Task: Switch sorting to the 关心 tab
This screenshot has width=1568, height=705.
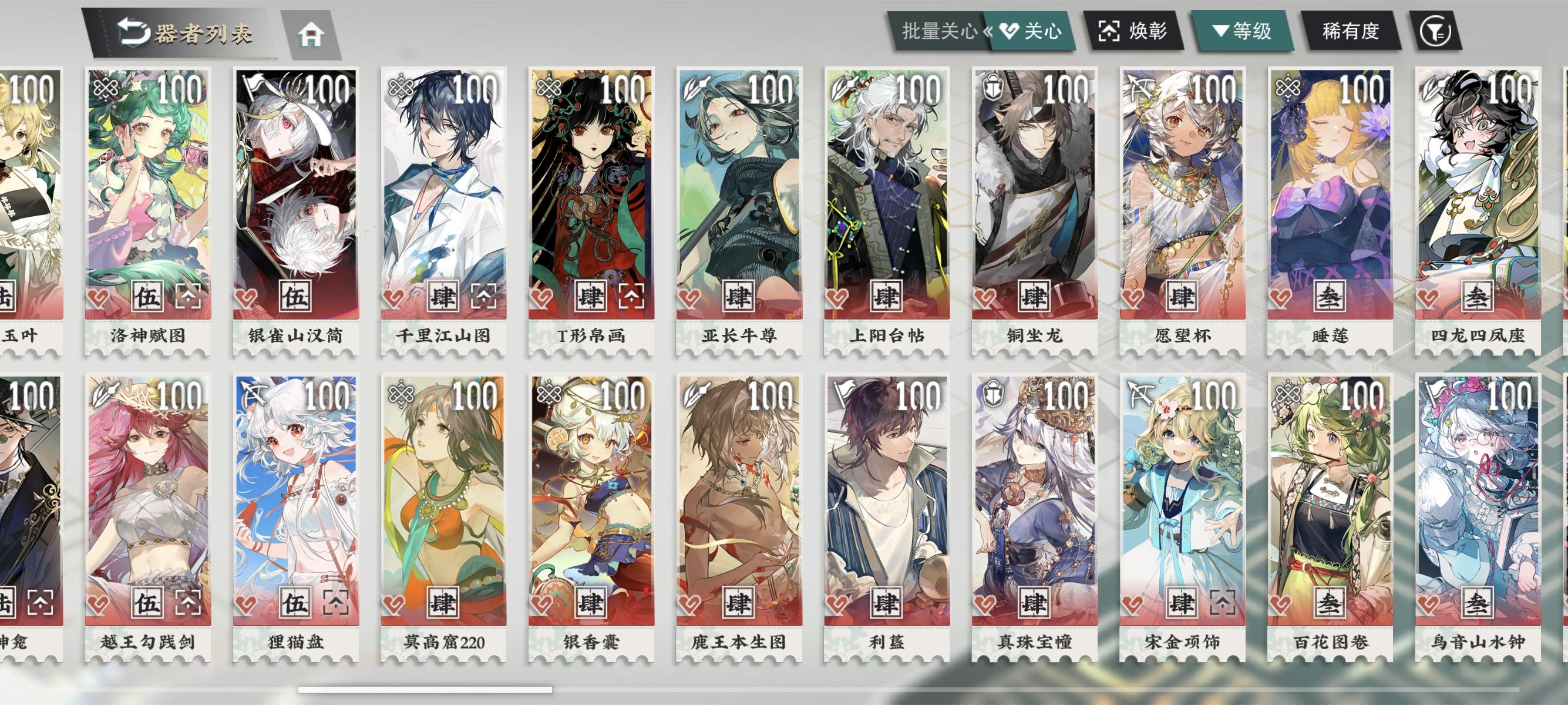Action: [1029, 30]
